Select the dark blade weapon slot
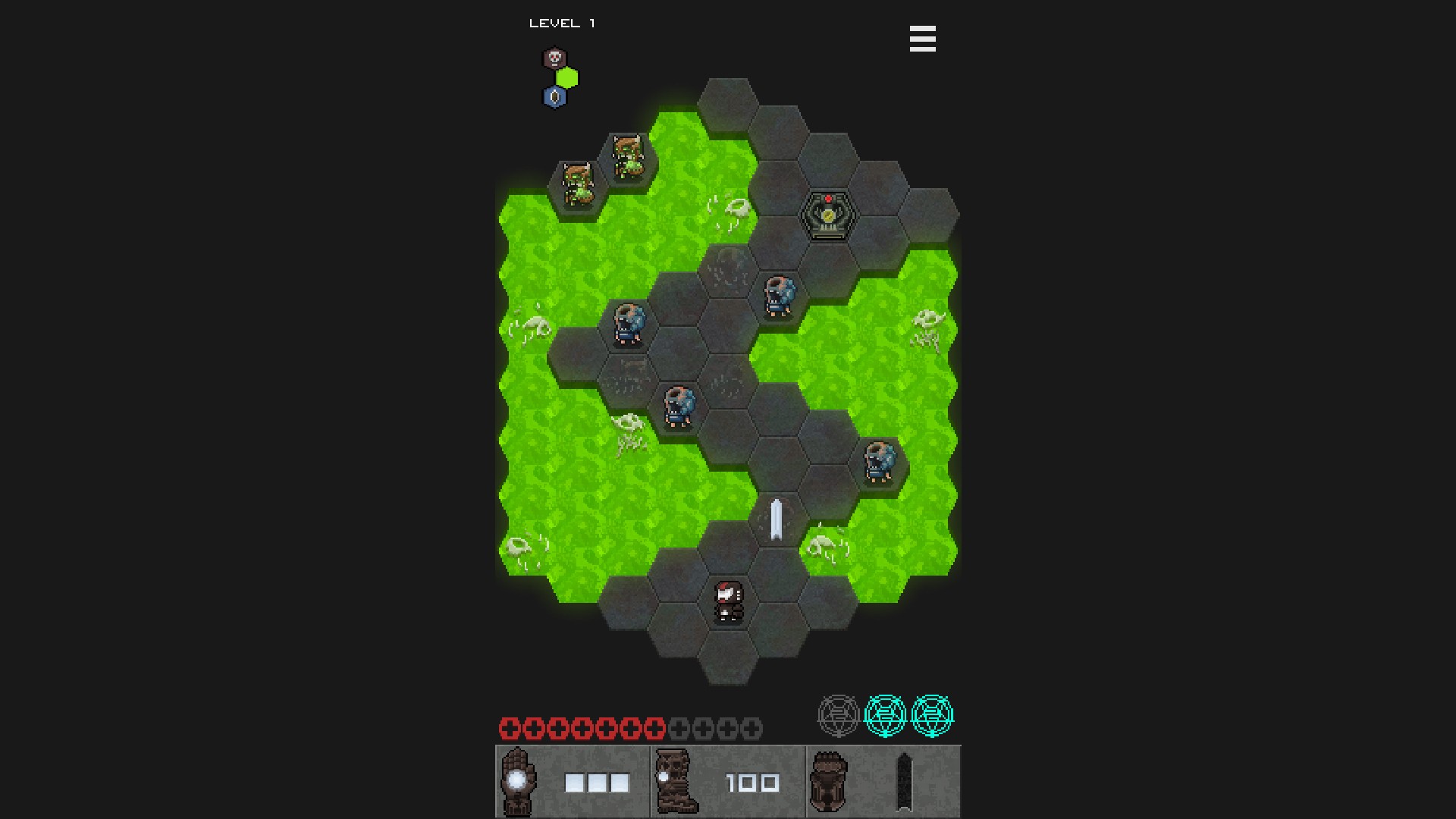 pyautogui.click(x=904, y=782)
